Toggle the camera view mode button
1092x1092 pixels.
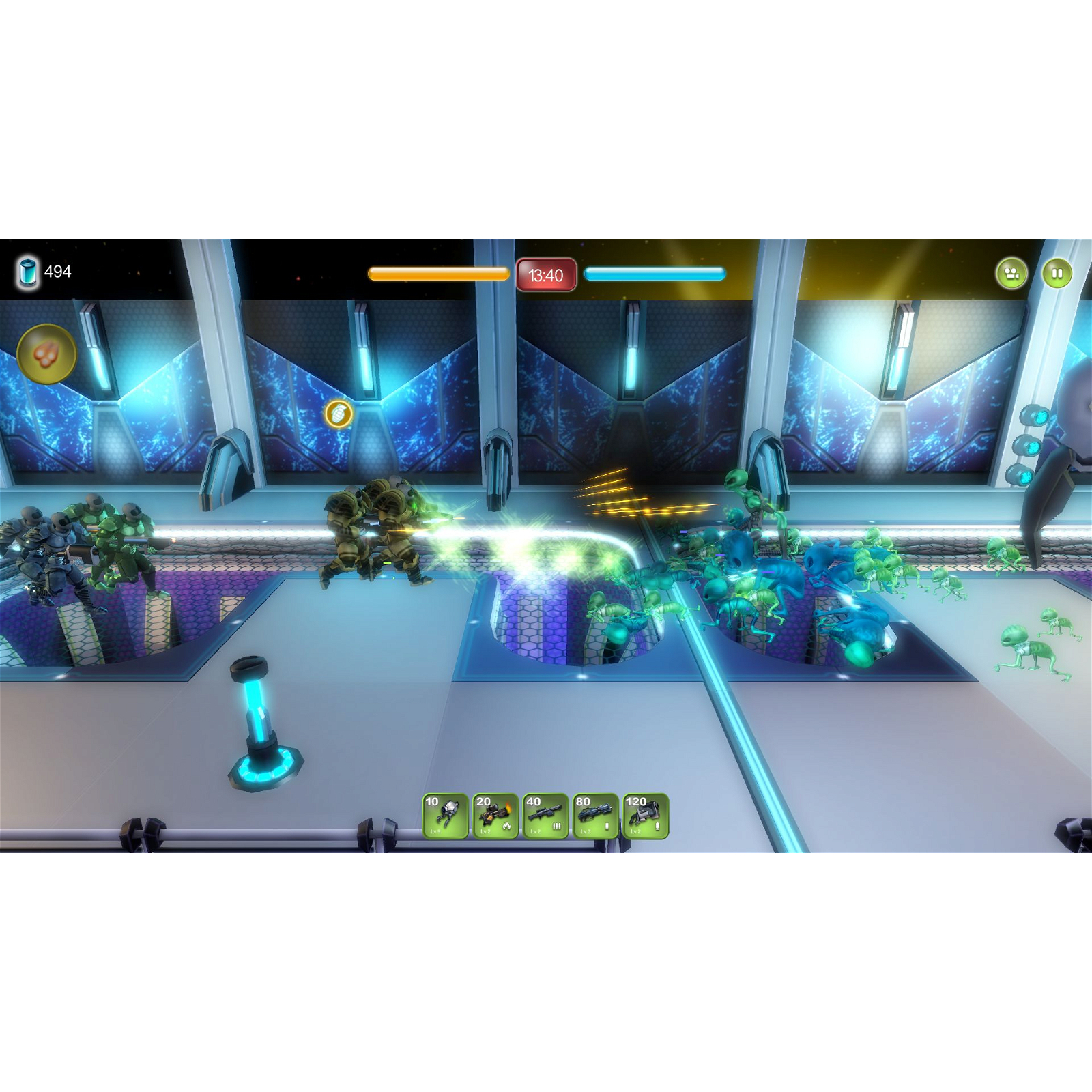[1012, 272]
